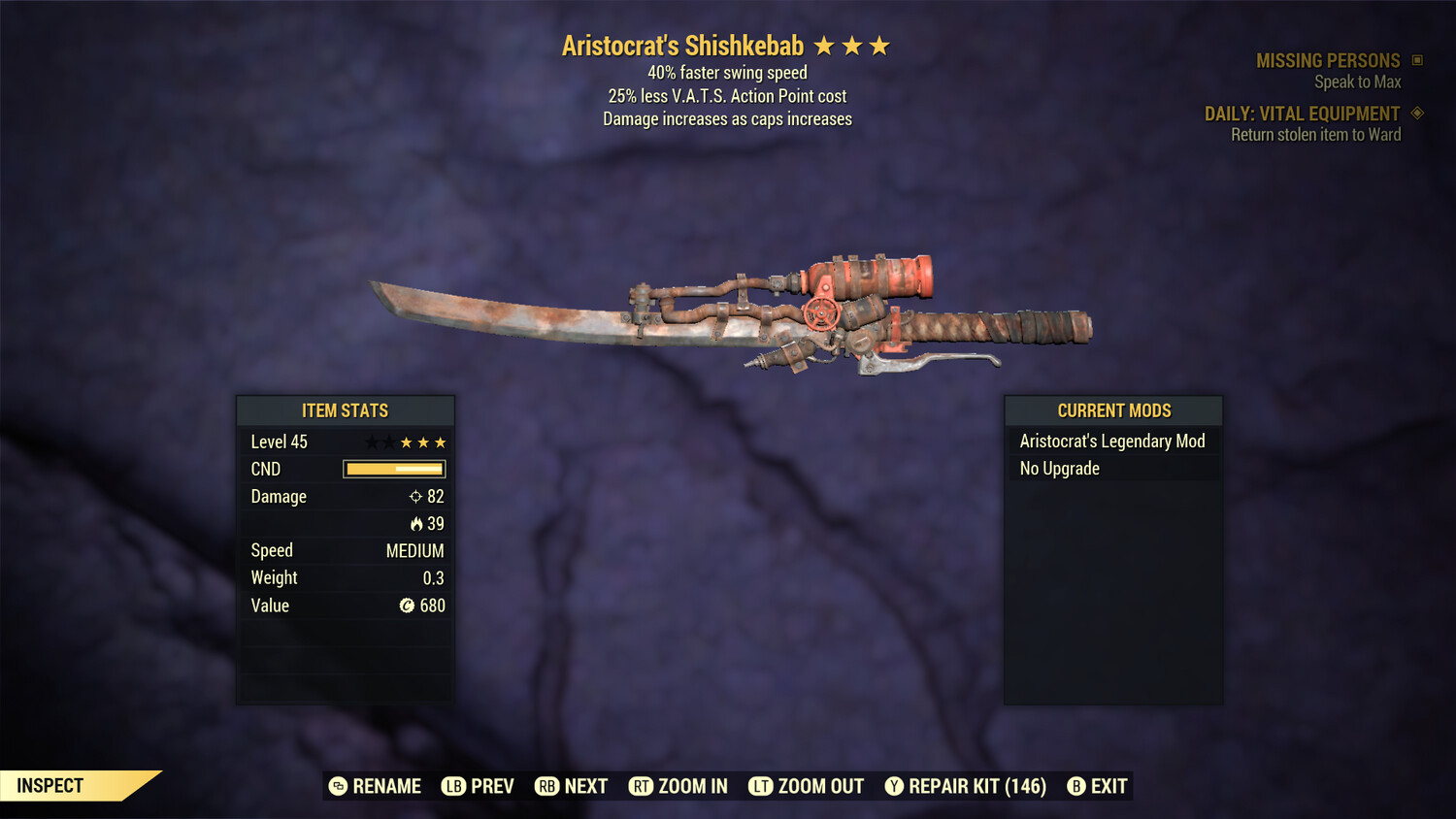This screenshot has height=819, width=1456.
Task: Select Zoom Out in the bottom bar
Action: click(x=807, y=786)
